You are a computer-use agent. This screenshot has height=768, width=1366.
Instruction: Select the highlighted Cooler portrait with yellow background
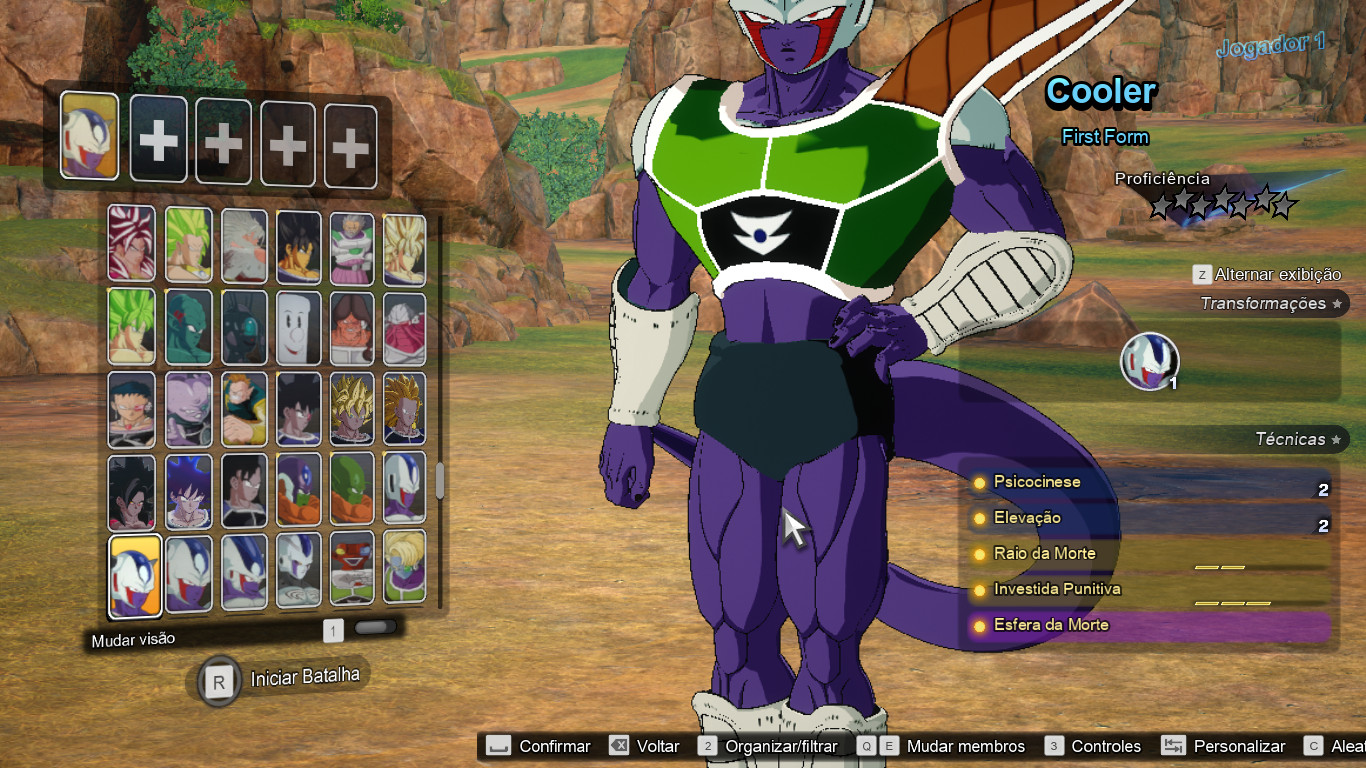point(135,575)
